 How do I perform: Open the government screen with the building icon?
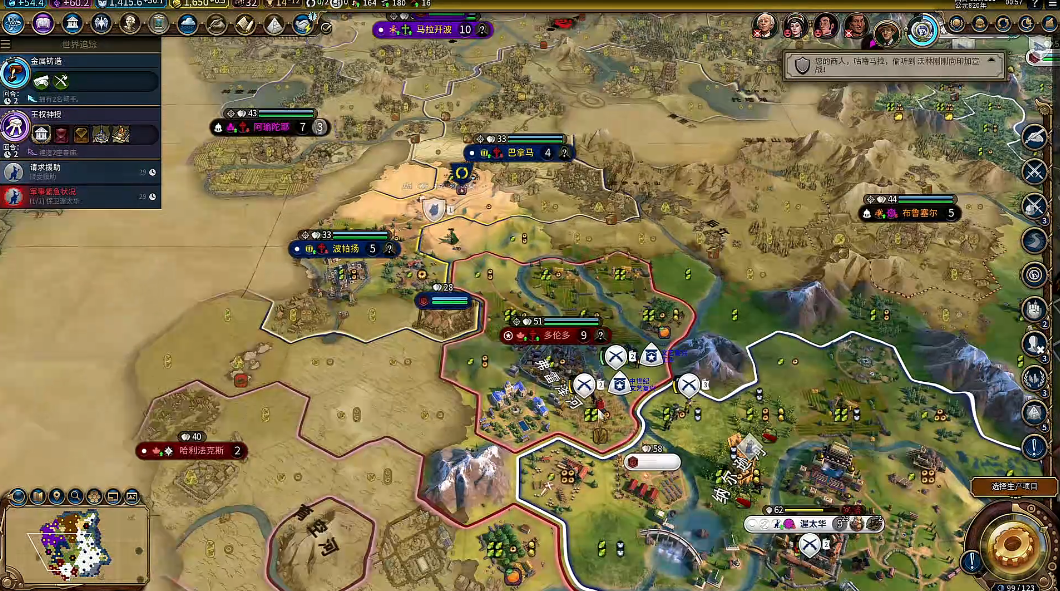point(73,24)
